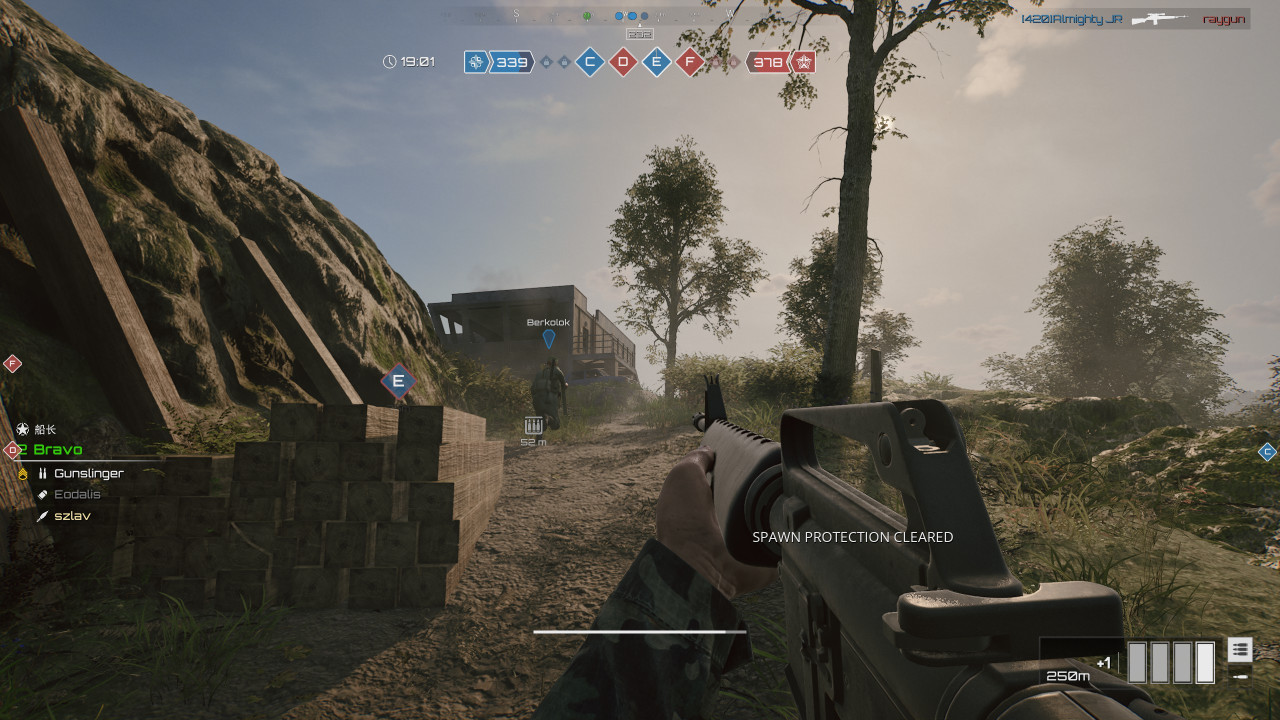This screenshot has width=1280, height=720.
Task: Click the blue team faction emblem
Action: (x=477, y=63)
